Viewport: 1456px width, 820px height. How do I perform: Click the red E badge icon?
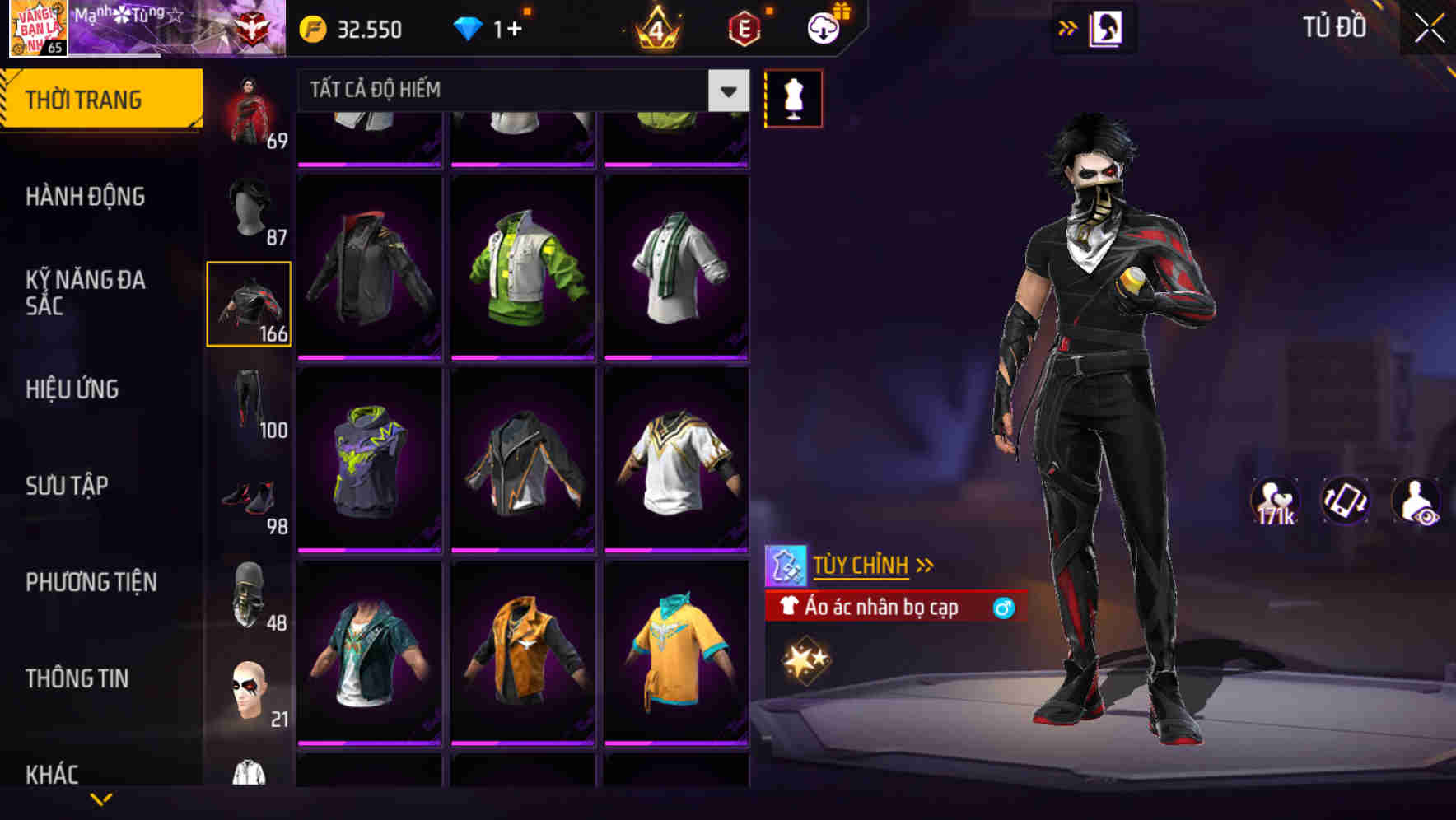[x=744, y=27]
